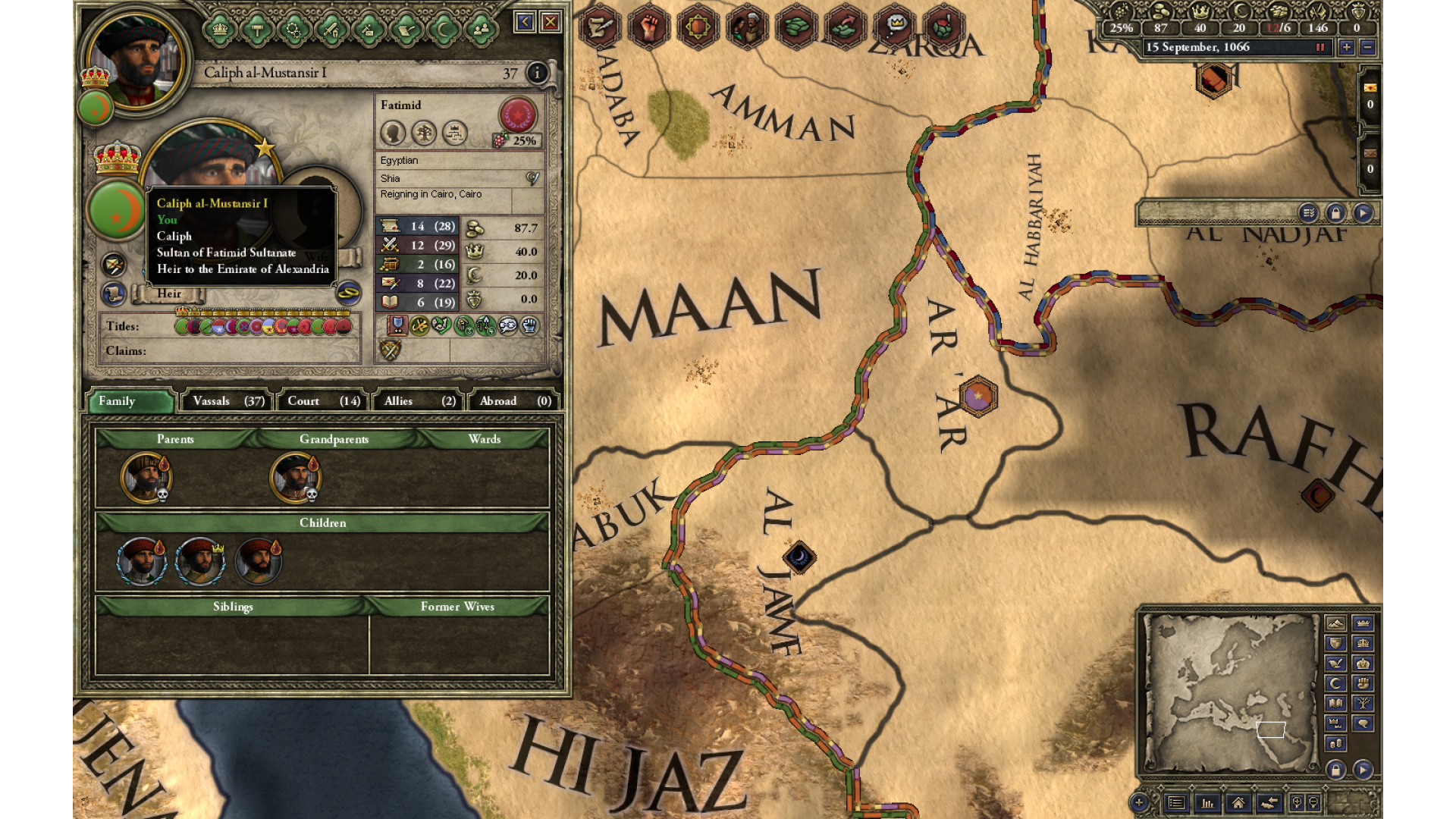This screenshot has height=819, width=1456.
Task: Switch to the terrain map mode
Action: (1335, 623)
